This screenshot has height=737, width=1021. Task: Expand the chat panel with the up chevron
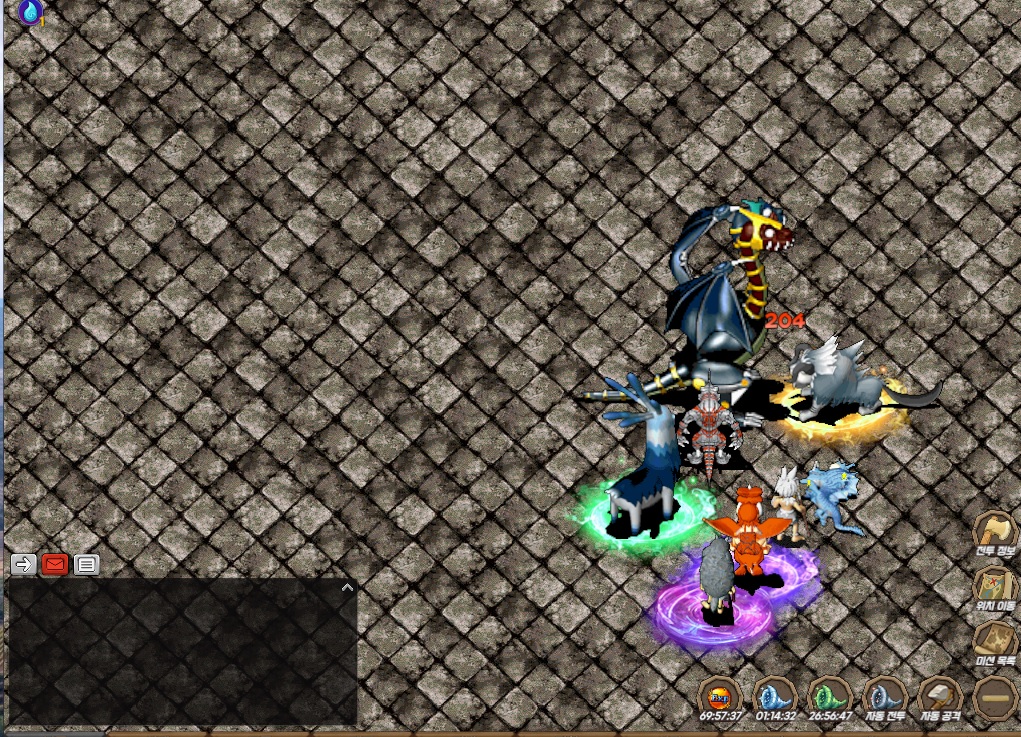click(x=347, y=587)
